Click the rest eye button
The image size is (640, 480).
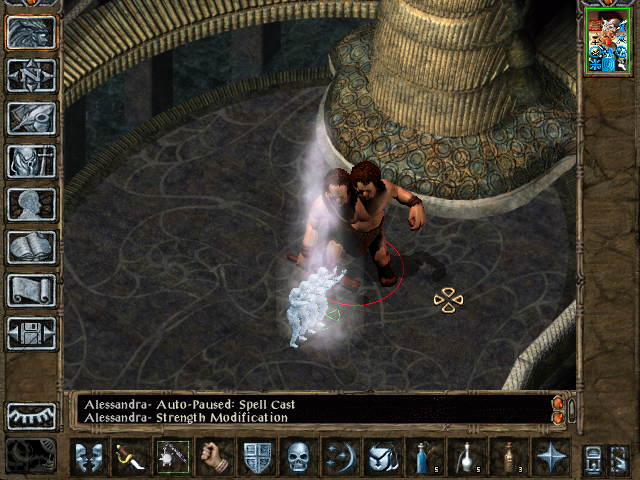tap(31, 415)
